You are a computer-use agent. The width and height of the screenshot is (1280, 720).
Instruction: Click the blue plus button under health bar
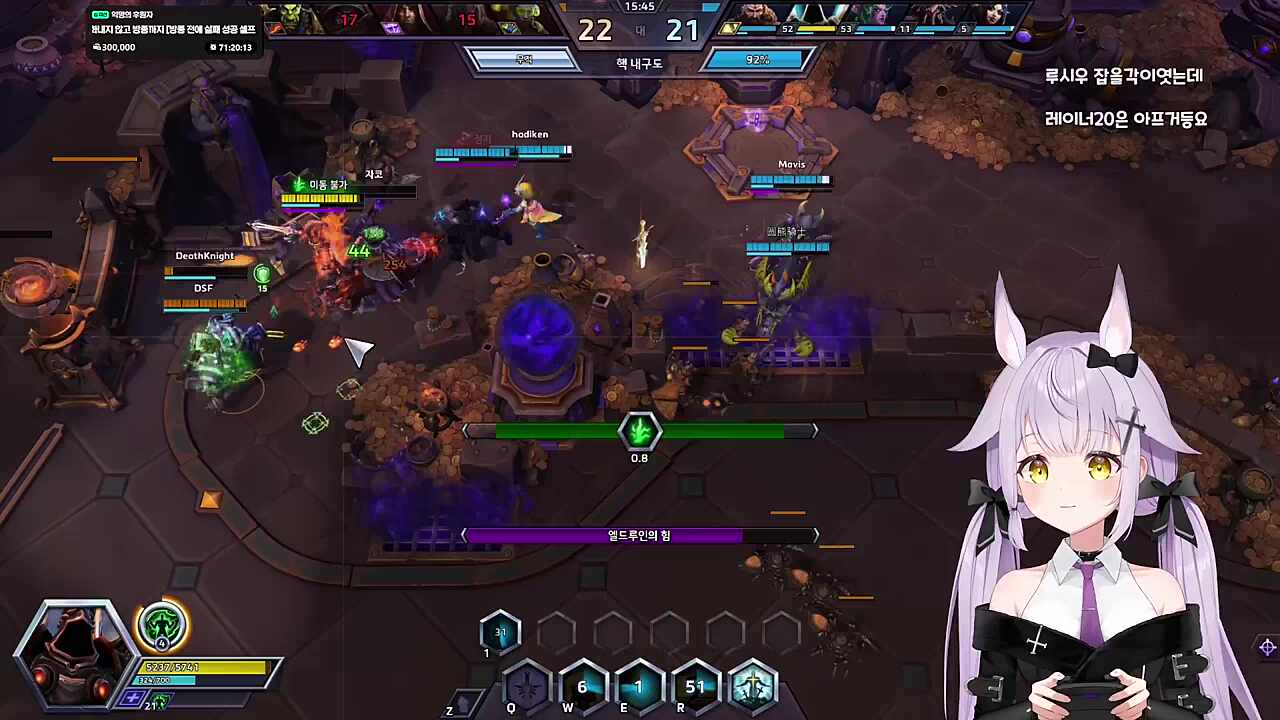[x=132, y=698]
